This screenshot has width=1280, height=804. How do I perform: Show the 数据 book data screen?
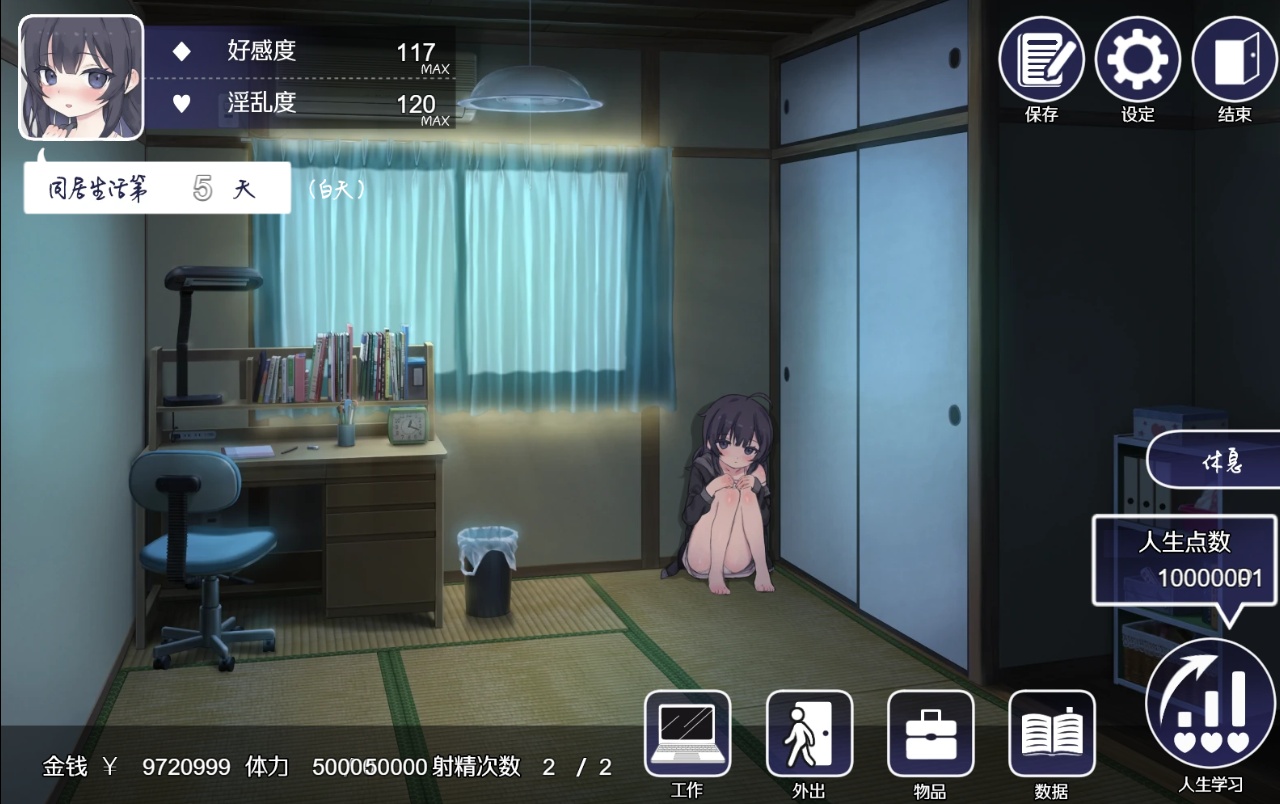point(1052,734)
